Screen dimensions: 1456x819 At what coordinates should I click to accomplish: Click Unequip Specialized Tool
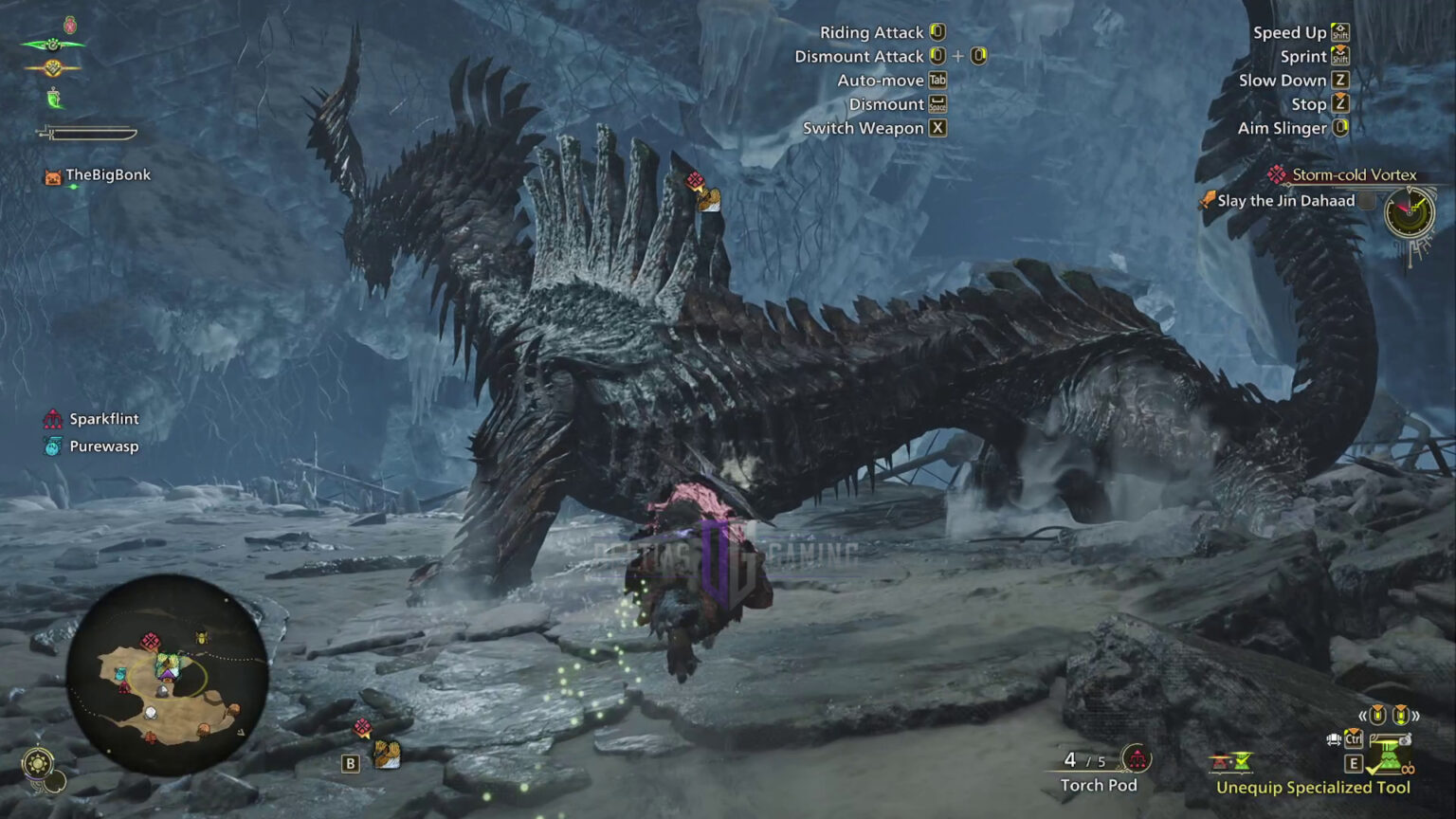coord(1312,787)
